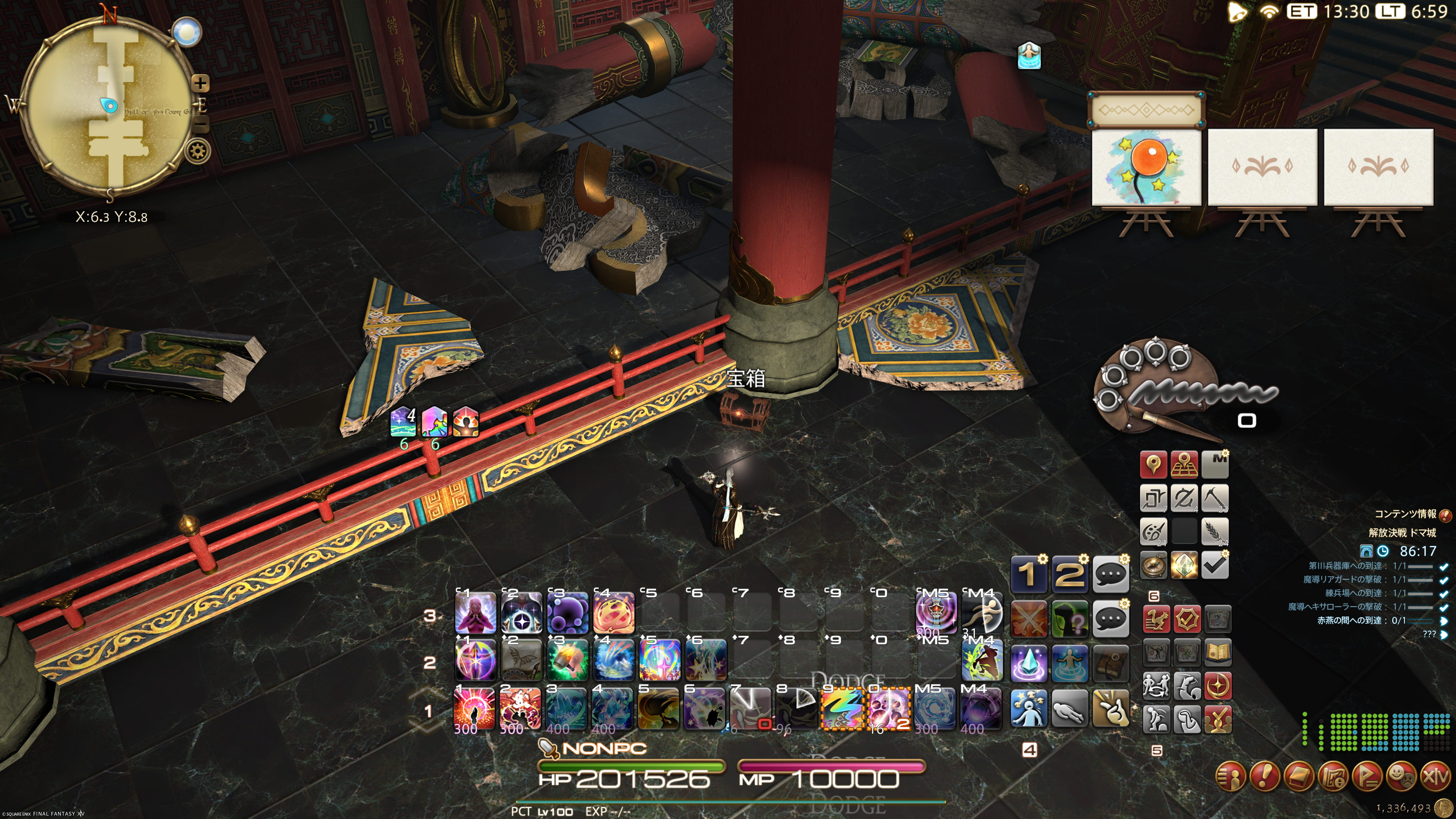Activate the purple bubbles ability icon
The height and width of the screenshot is (819, 1456).
point(568,613)
